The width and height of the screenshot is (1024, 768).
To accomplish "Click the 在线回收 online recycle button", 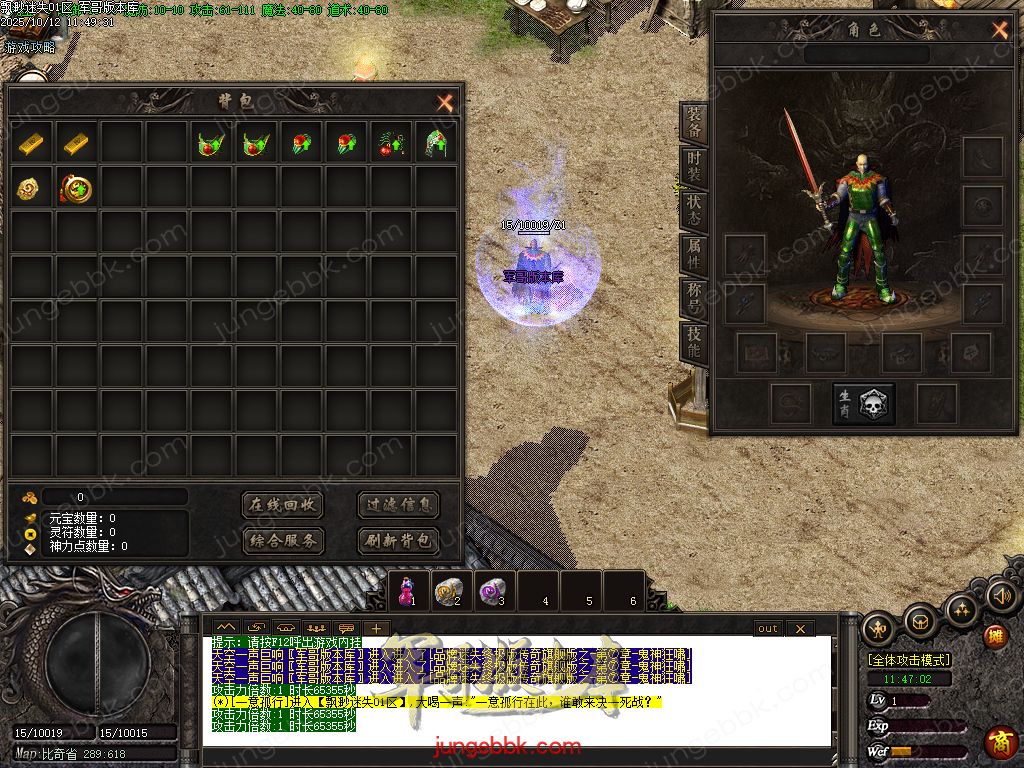I will (283, 505).
